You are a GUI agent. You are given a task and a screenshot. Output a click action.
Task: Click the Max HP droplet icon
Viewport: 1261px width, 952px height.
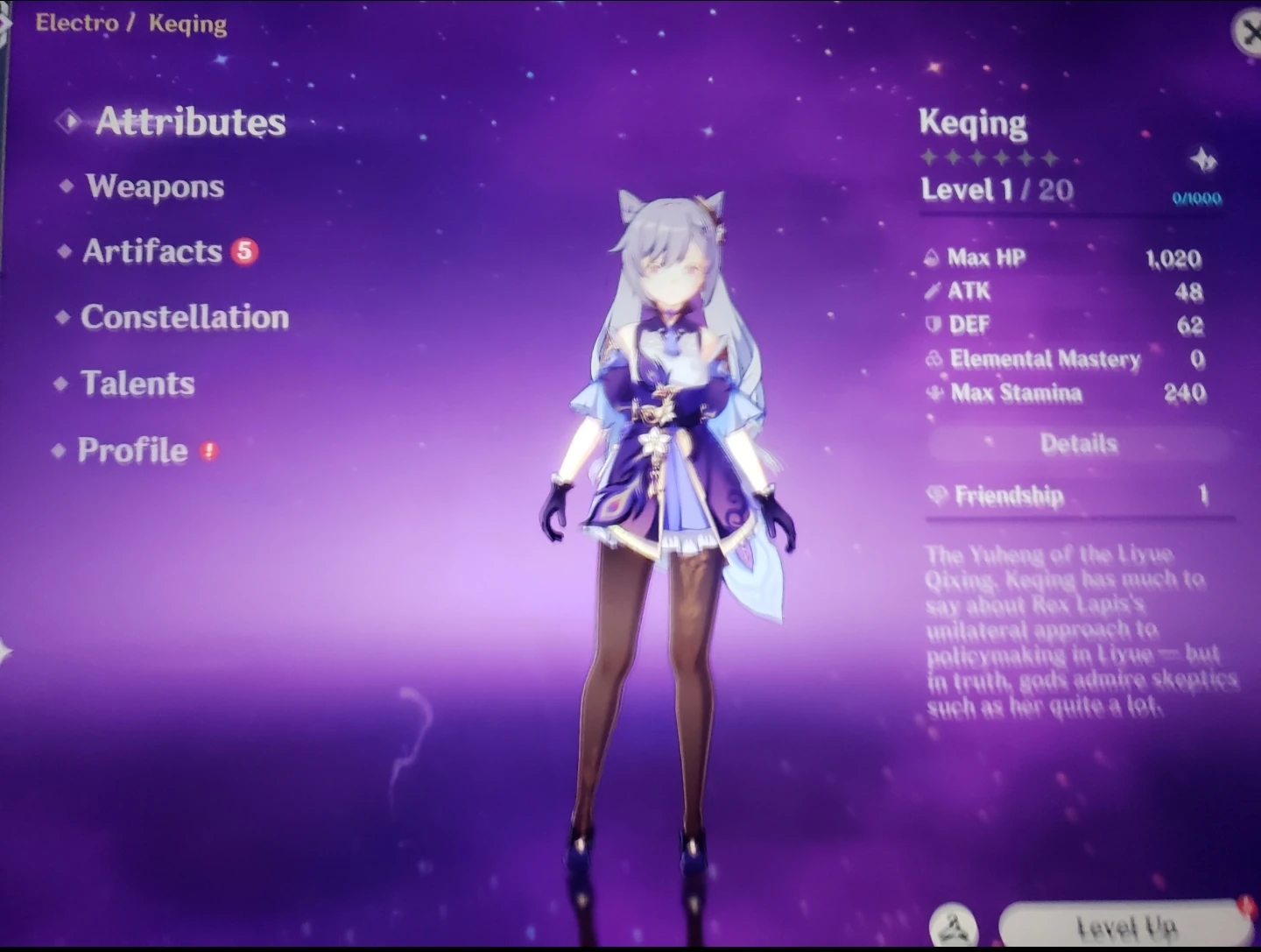[931, 258]
